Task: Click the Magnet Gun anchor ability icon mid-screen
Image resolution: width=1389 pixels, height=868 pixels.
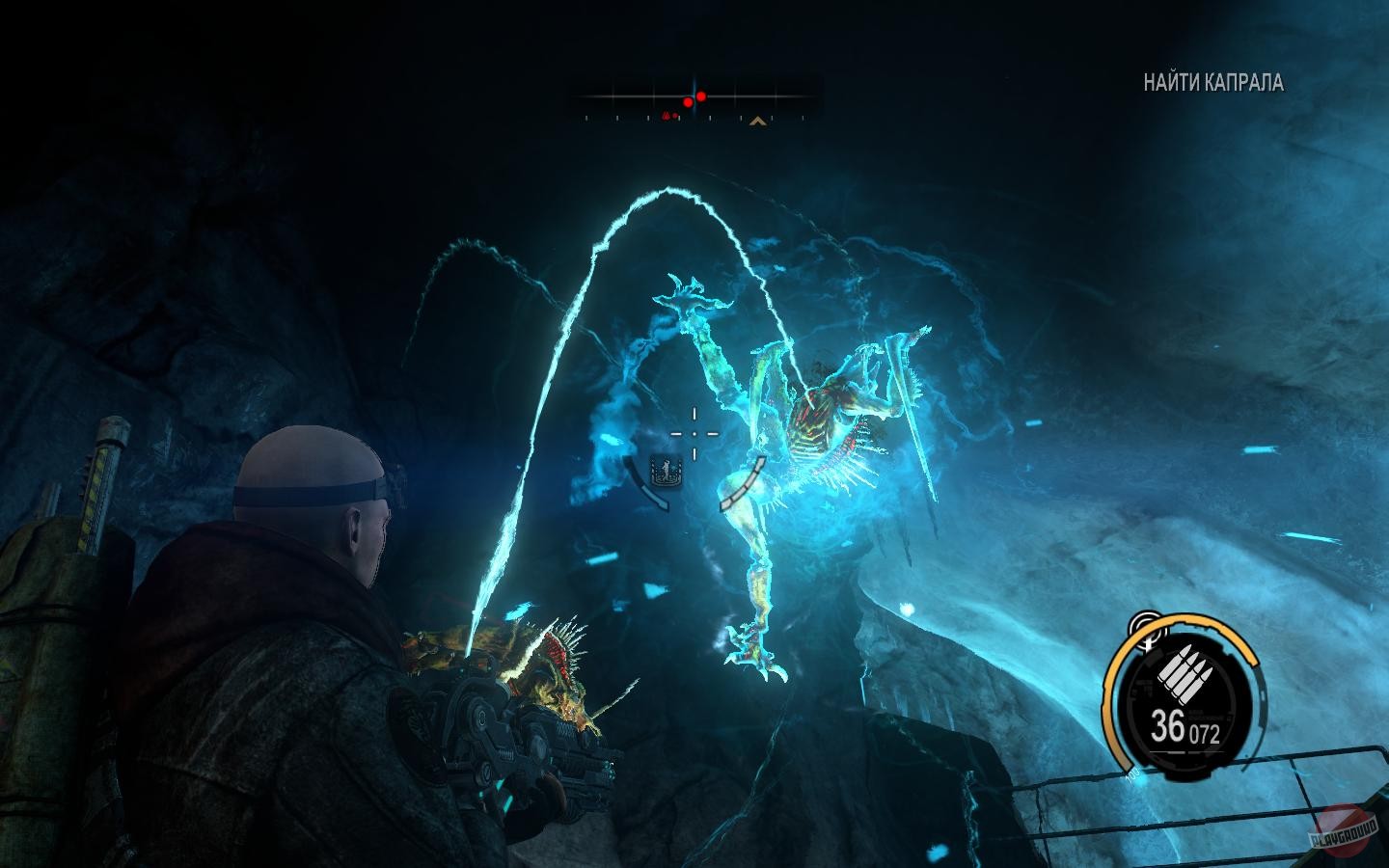Action: click(666, 472)
